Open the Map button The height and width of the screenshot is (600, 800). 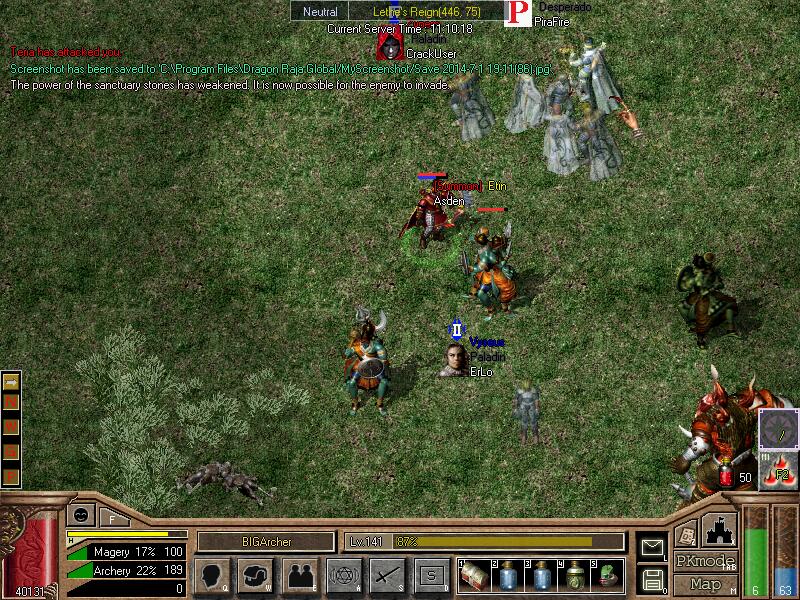[706, 584]
